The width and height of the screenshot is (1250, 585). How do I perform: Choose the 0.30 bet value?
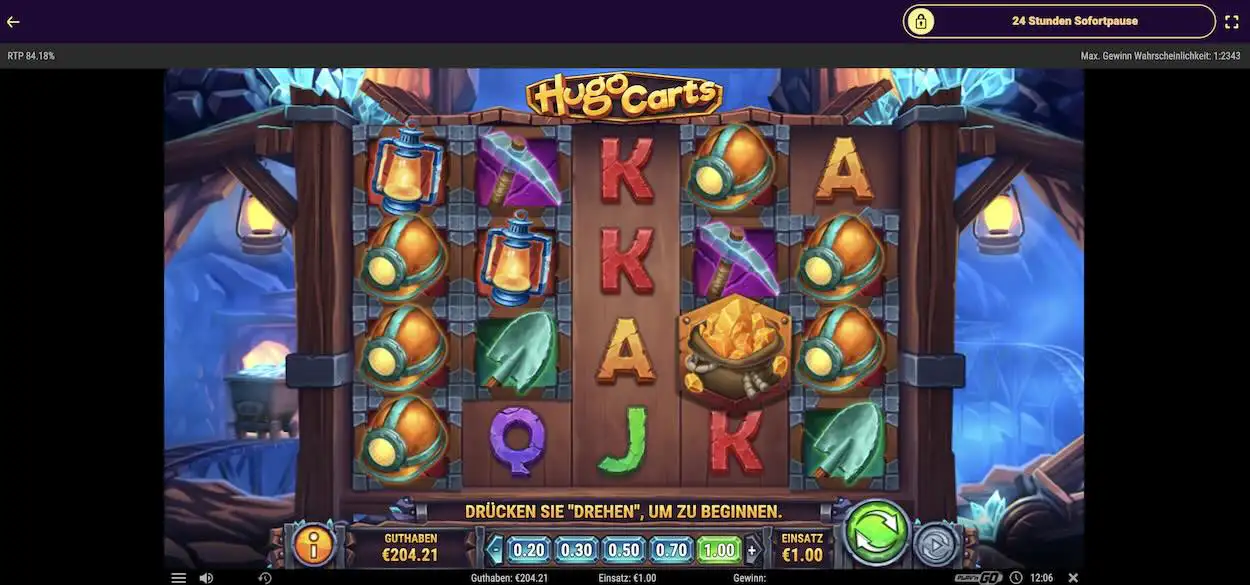(x=576, y=549)
